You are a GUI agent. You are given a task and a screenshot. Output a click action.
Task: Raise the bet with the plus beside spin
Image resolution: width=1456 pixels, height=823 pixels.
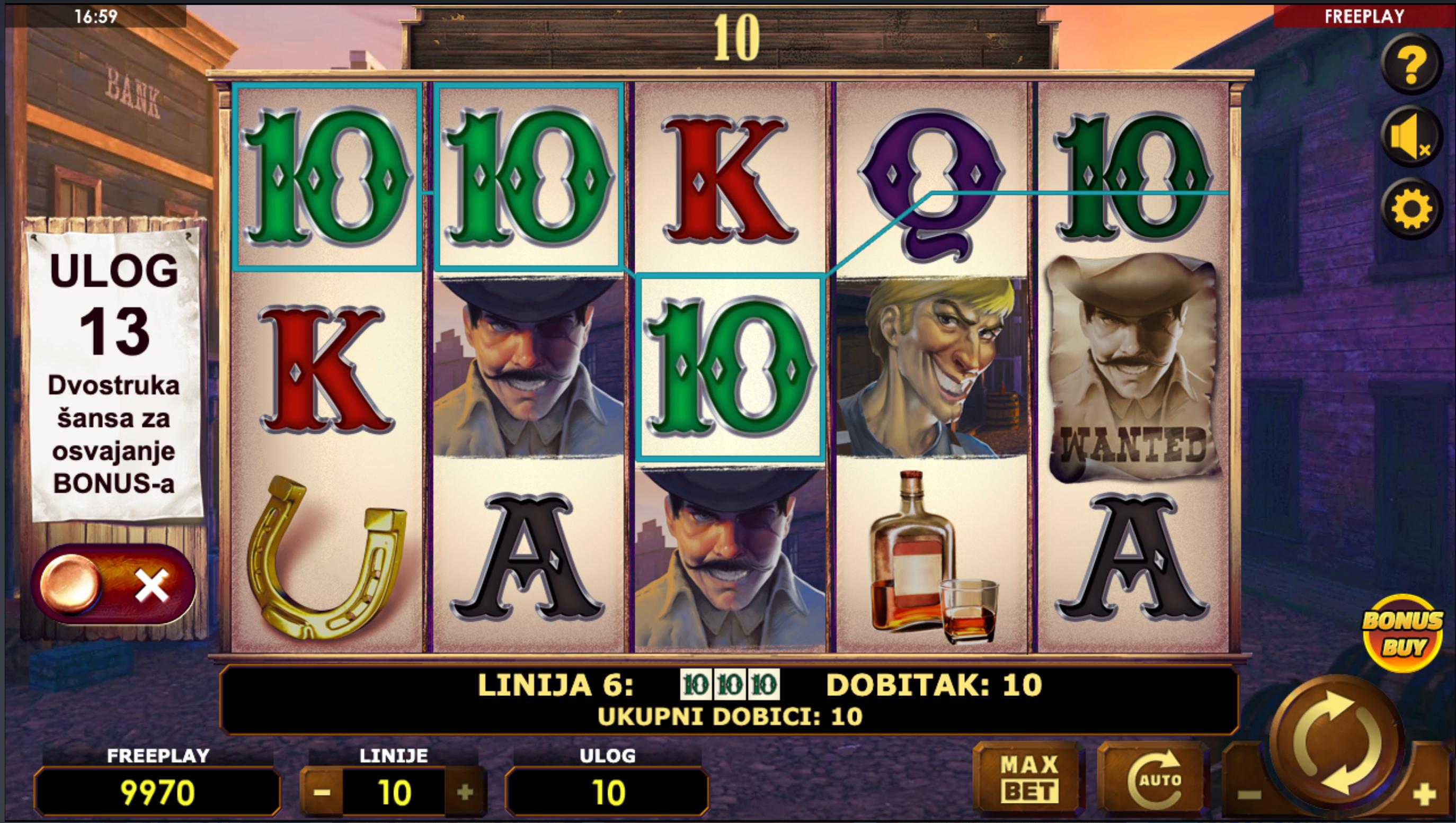pos(1425,795)
